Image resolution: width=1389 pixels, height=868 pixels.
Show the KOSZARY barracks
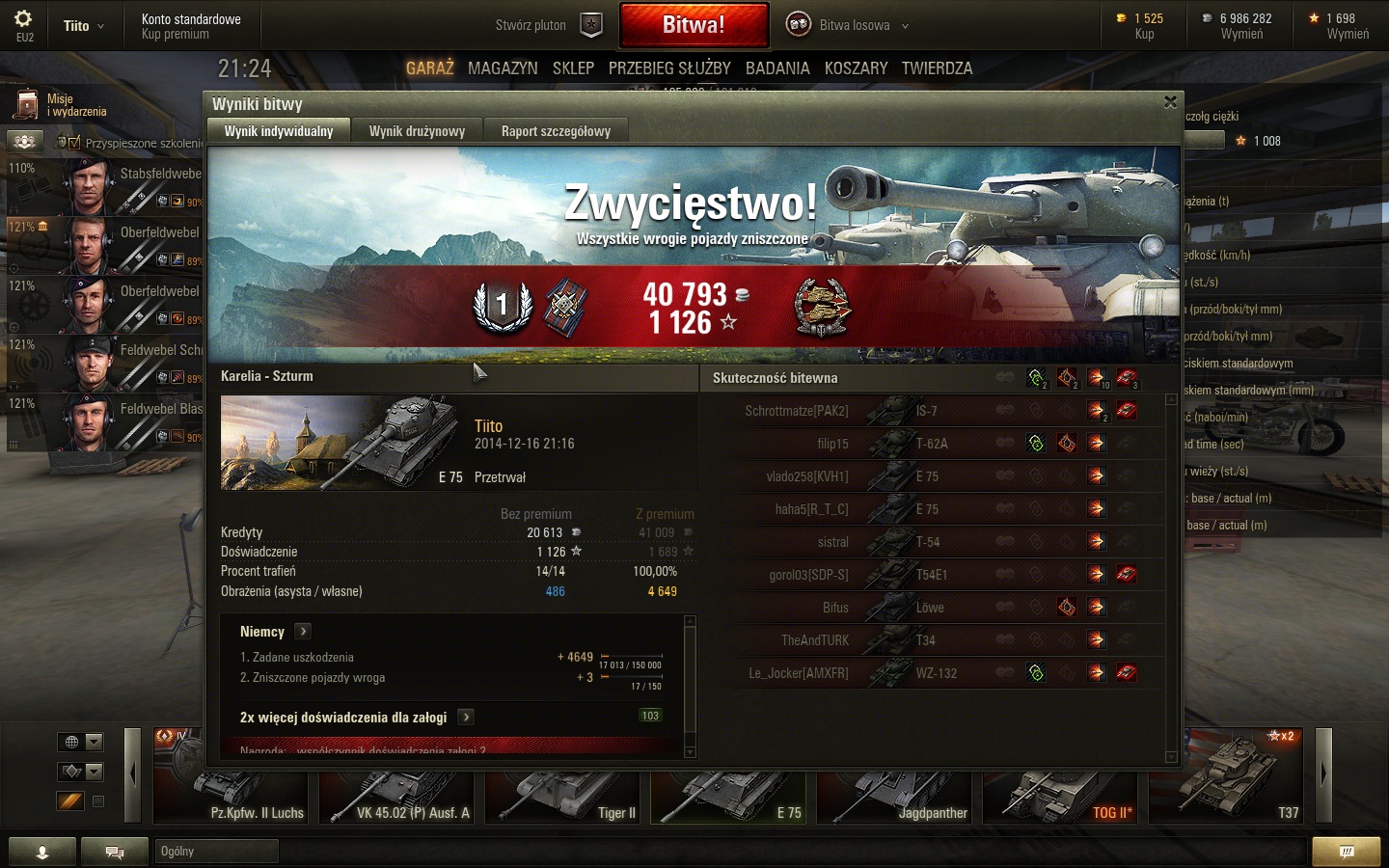[856, 68]
